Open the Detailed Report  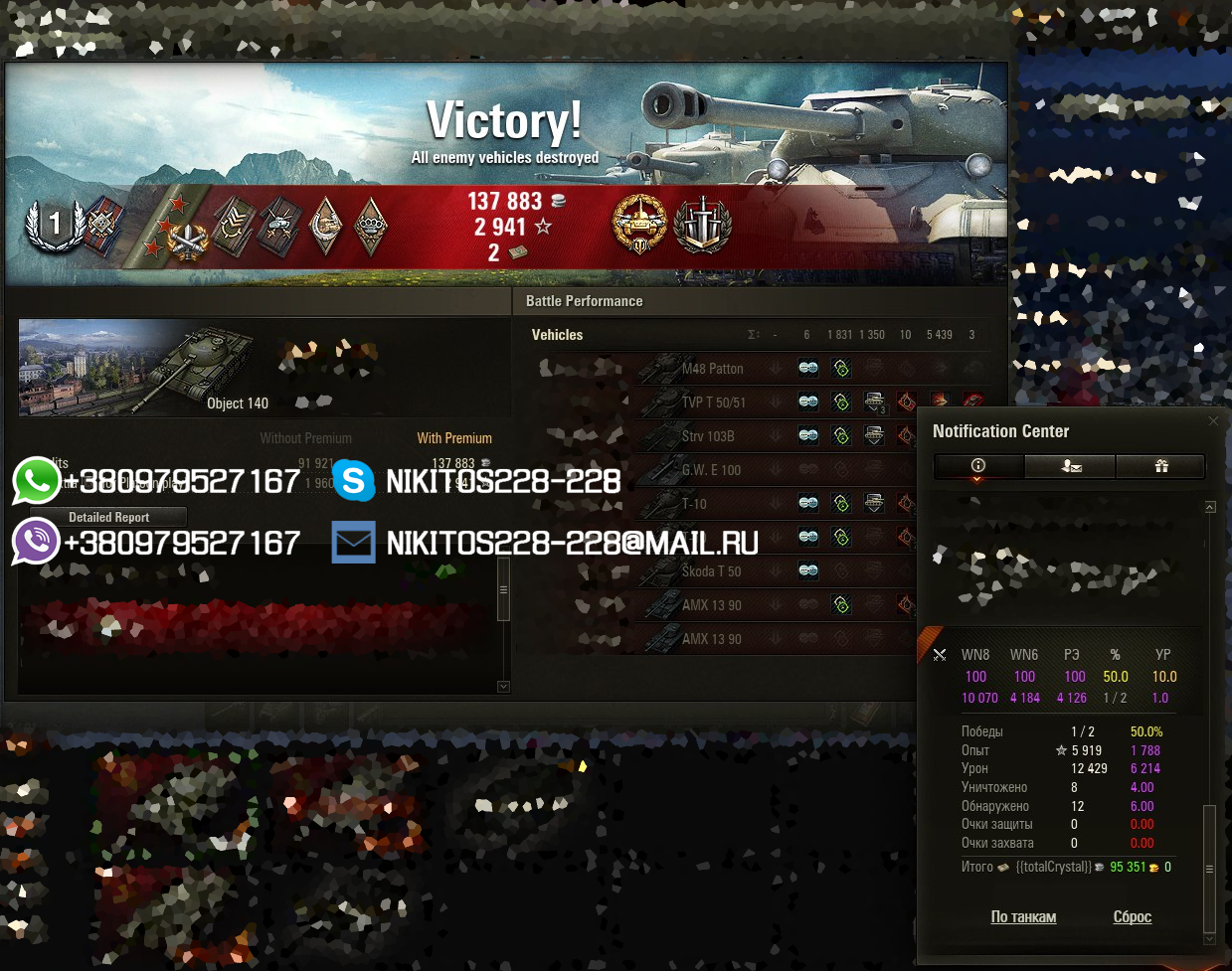click(108, 517)
